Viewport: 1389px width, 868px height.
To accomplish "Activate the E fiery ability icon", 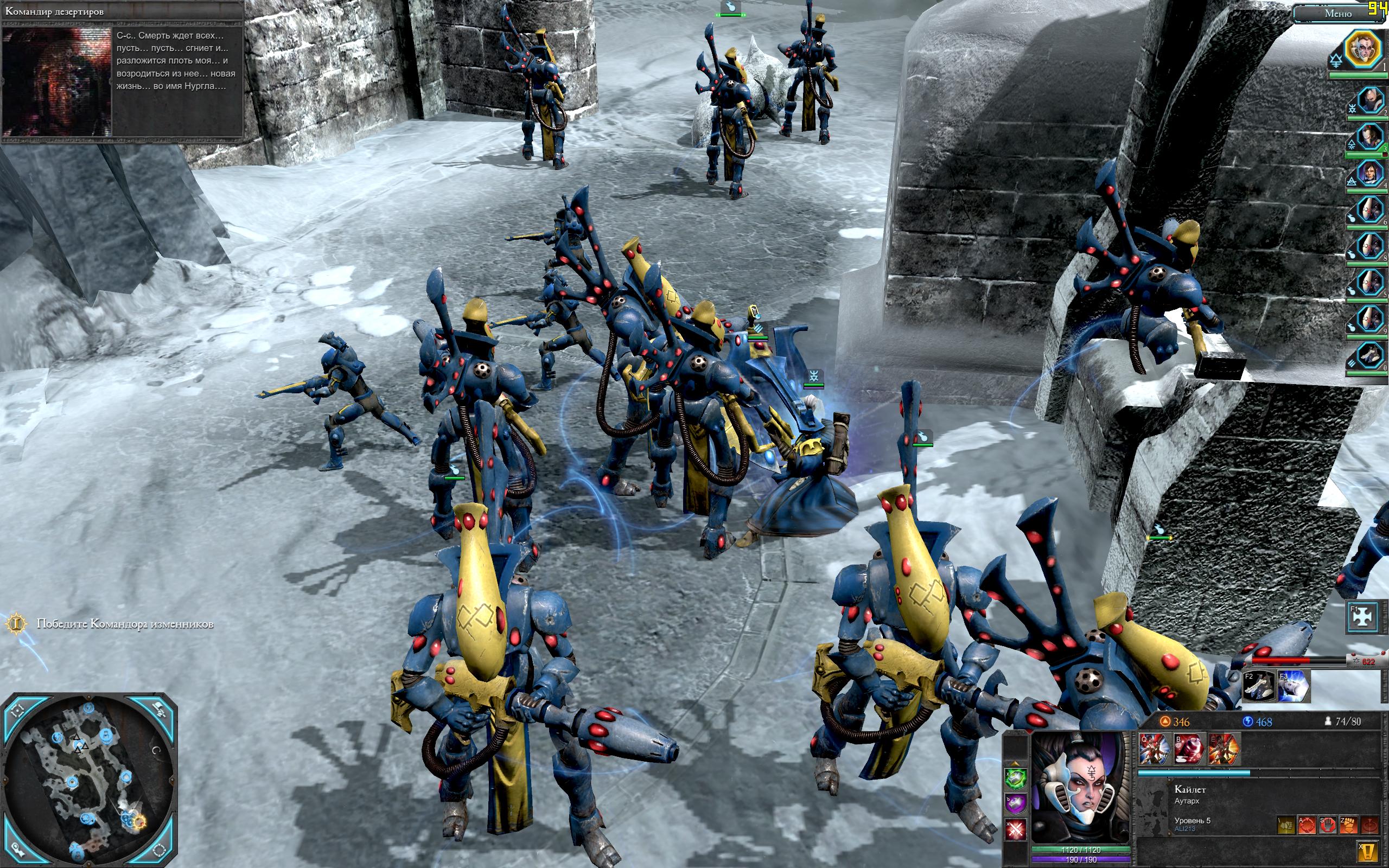I will tap(1222, 749).
